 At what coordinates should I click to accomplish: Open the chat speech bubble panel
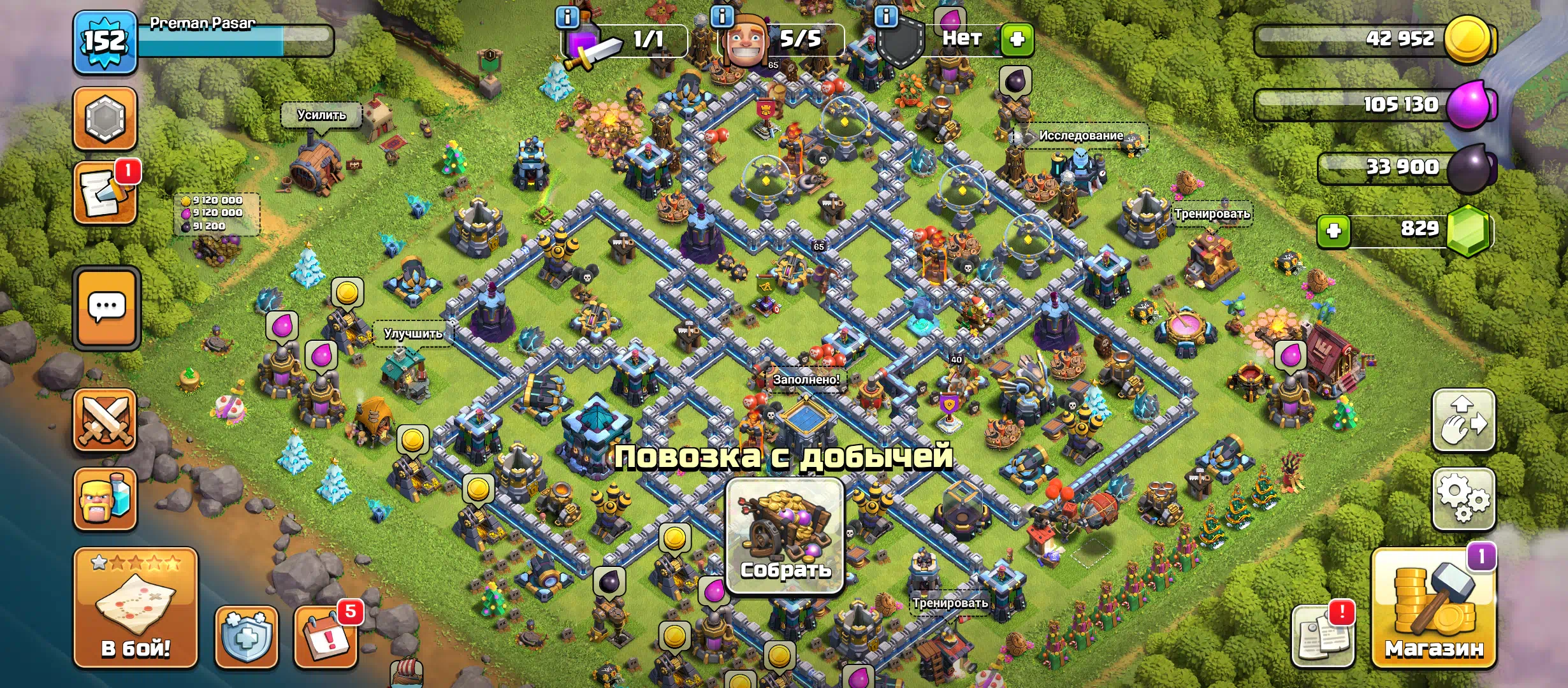(106, 308)
